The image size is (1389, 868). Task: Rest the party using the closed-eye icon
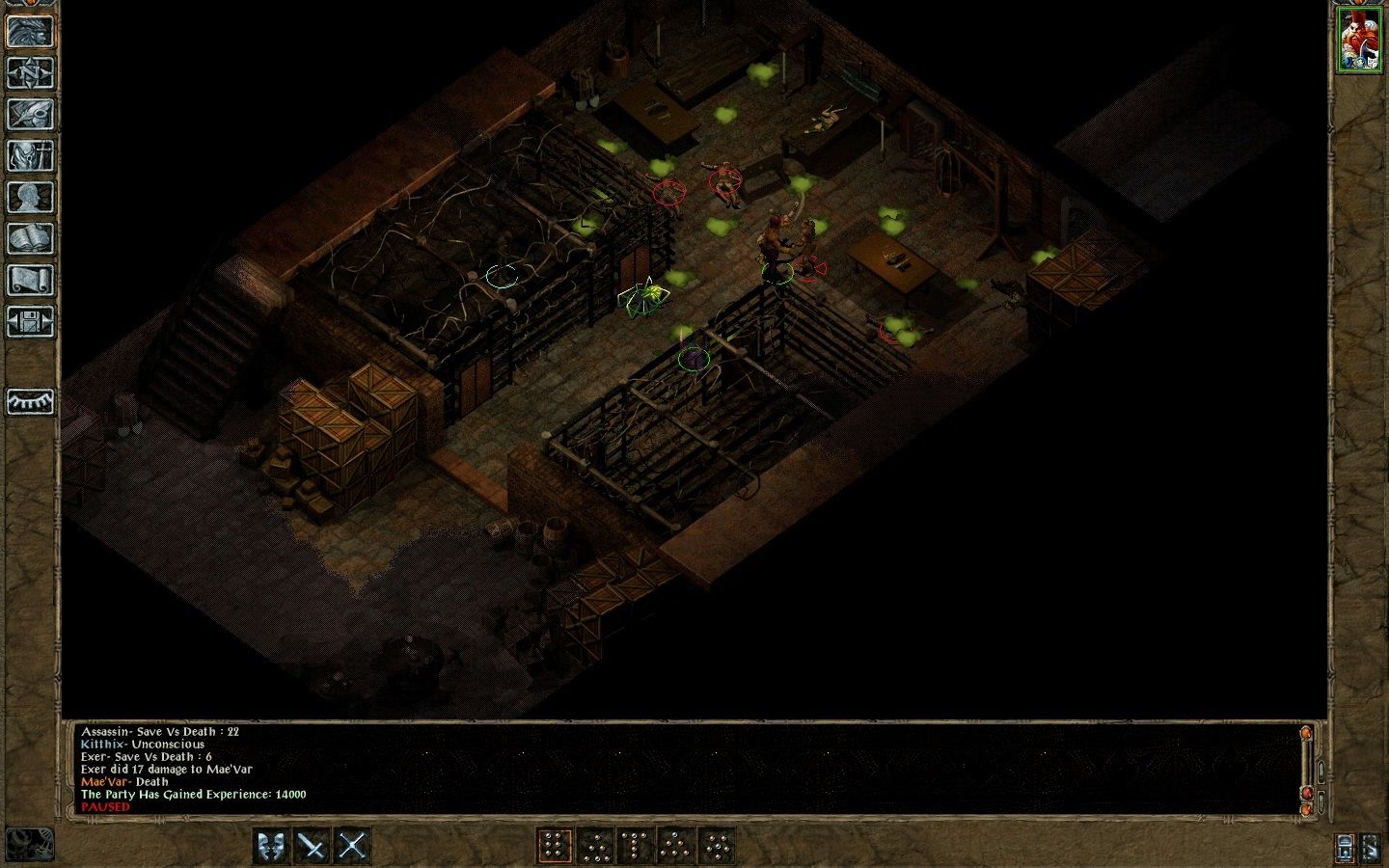29,402
